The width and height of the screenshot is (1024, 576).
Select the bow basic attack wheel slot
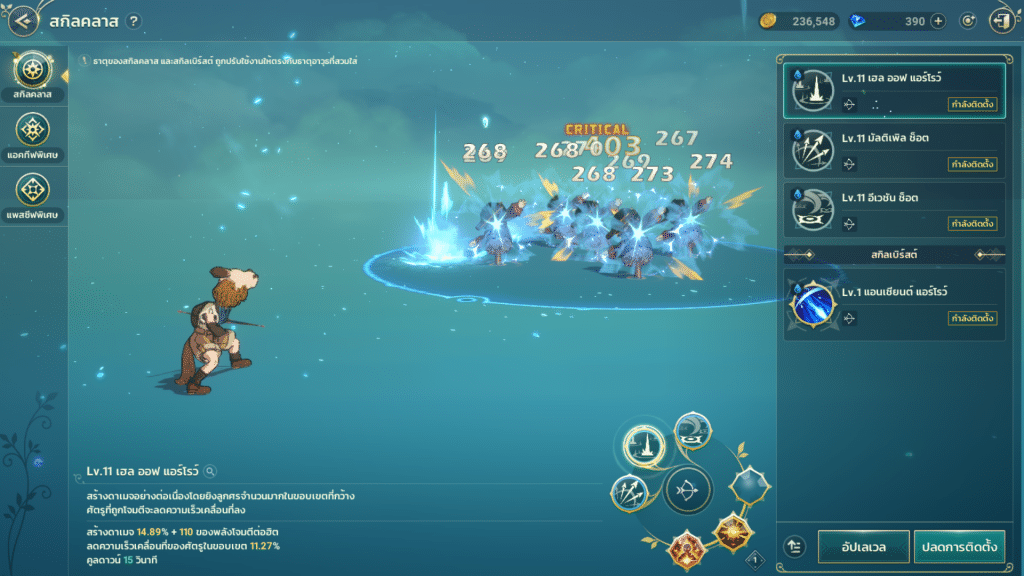pyautogui.click(x=688, y=490)
